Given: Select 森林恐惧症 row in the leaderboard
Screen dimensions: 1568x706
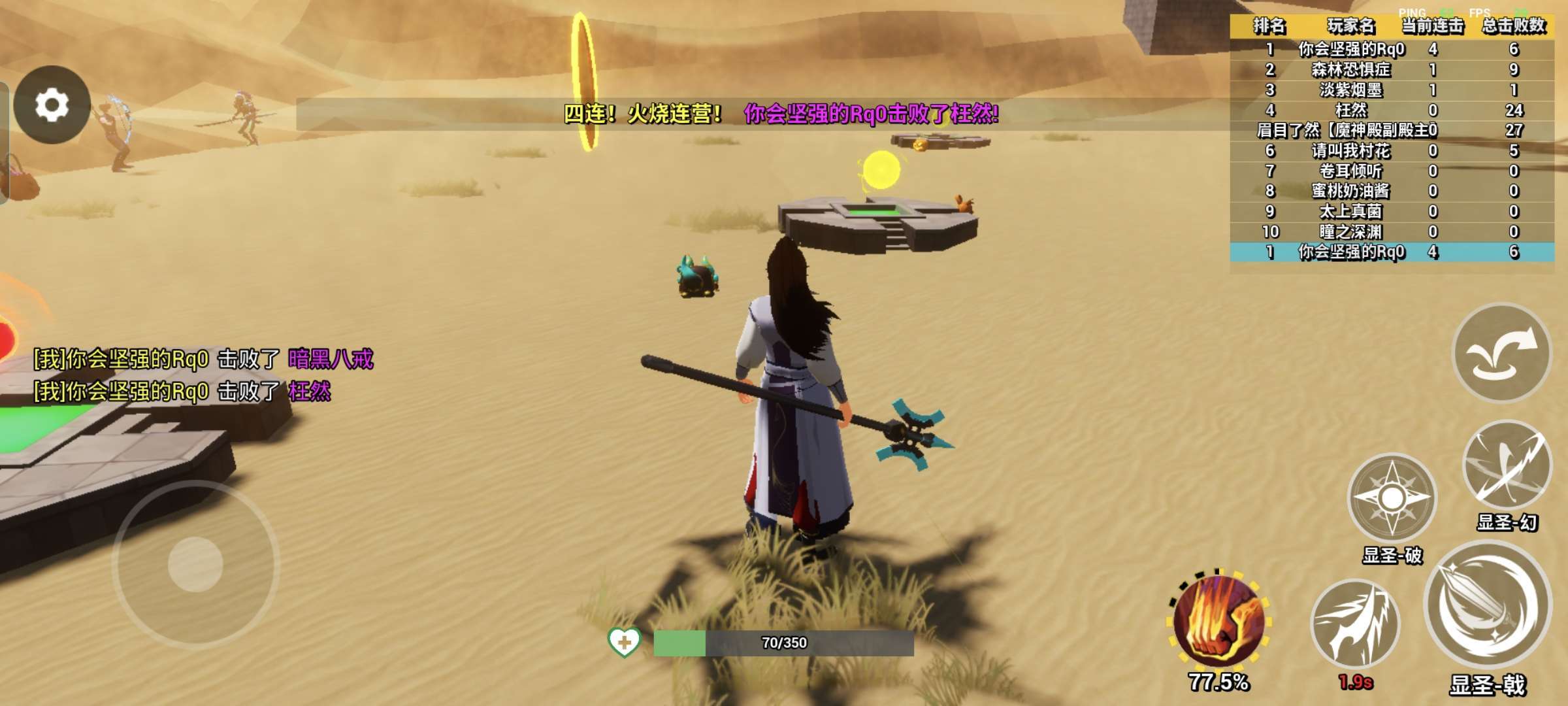Looking at the screenshot, I should point(1392,70).
